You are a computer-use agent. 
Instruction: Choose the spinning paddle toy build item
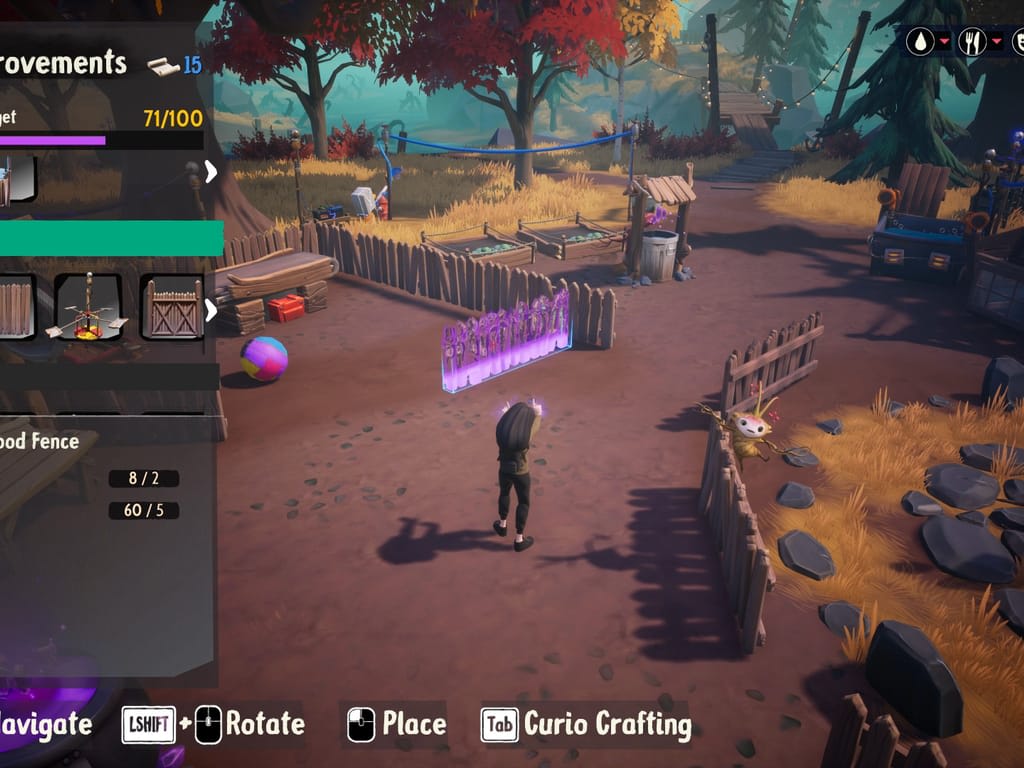click(x=88, y=307)
